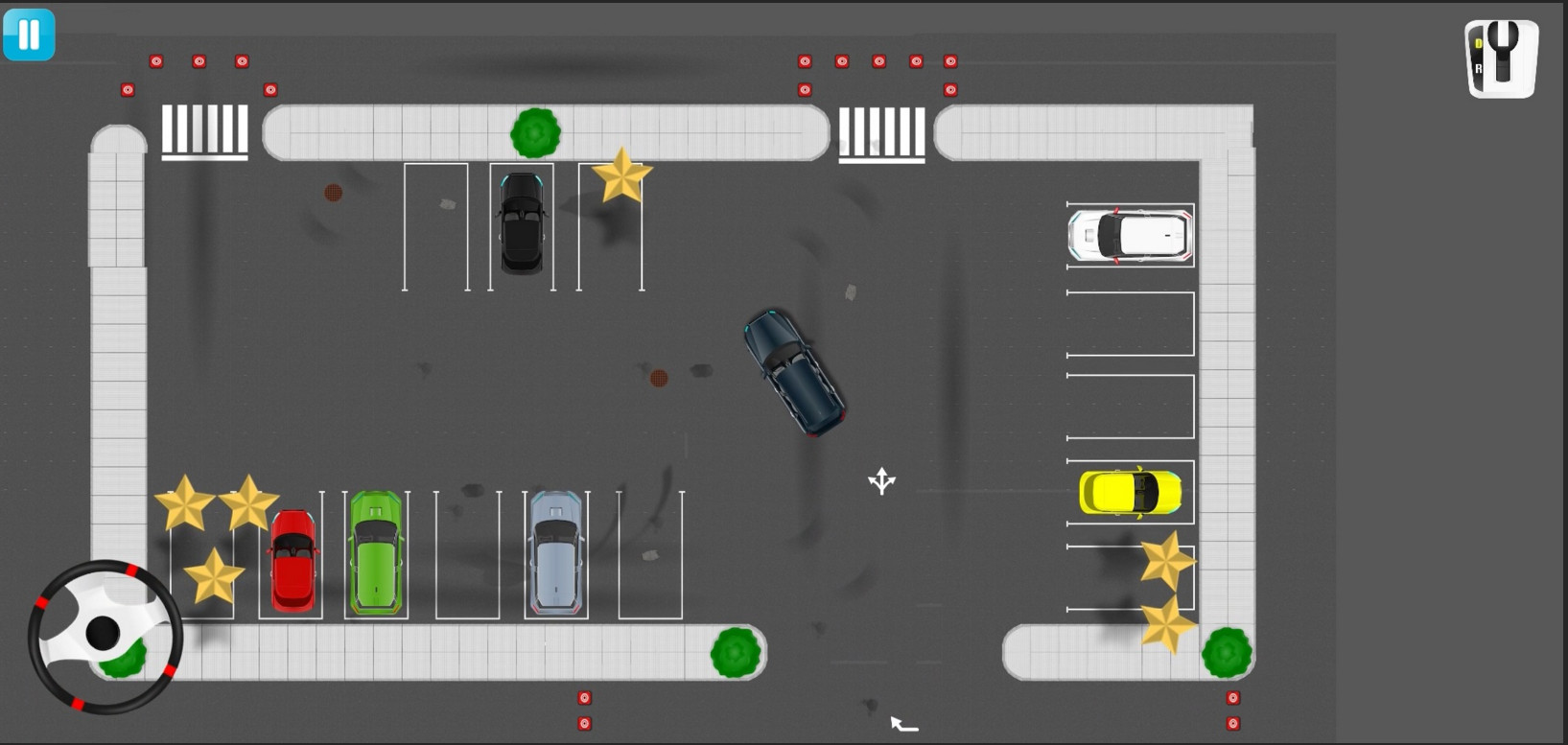1568x745 pixels.
Task: Click the white police car top-right
Action: click(1129, 235)
